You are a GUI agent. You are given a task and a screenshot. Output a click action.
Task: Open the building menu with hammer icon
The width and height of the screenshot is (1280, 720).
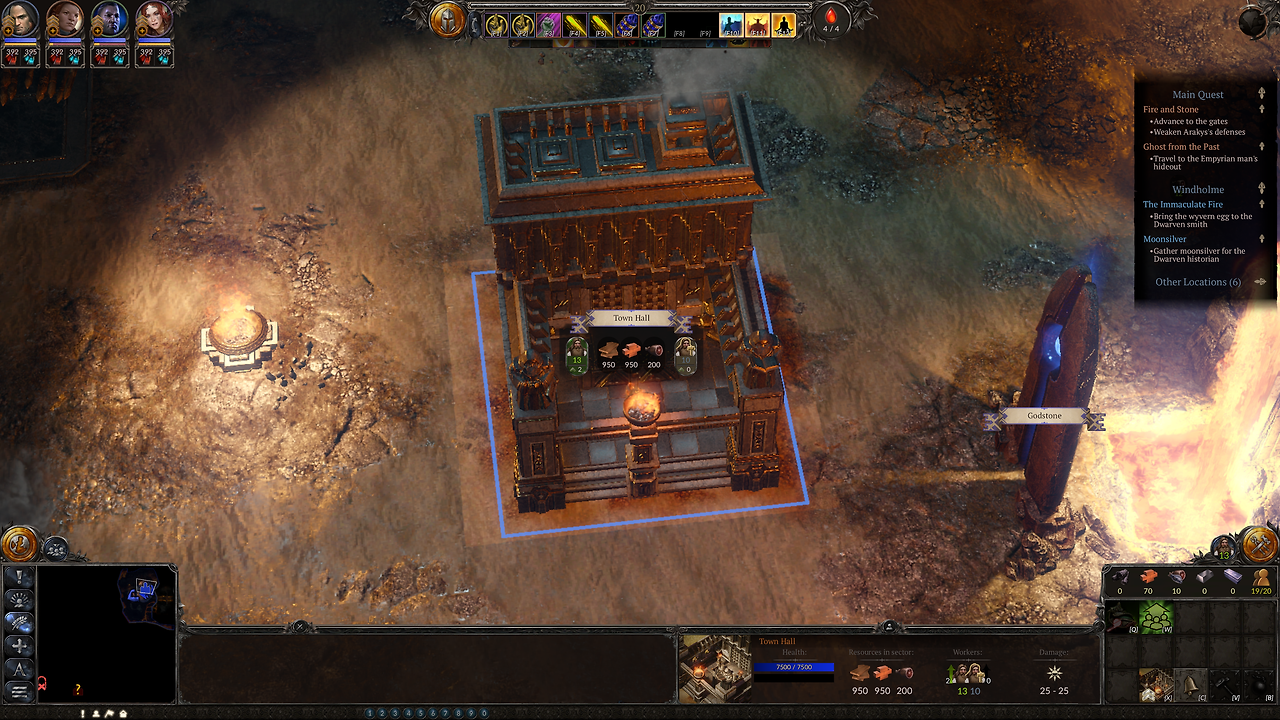point(1259,543)
